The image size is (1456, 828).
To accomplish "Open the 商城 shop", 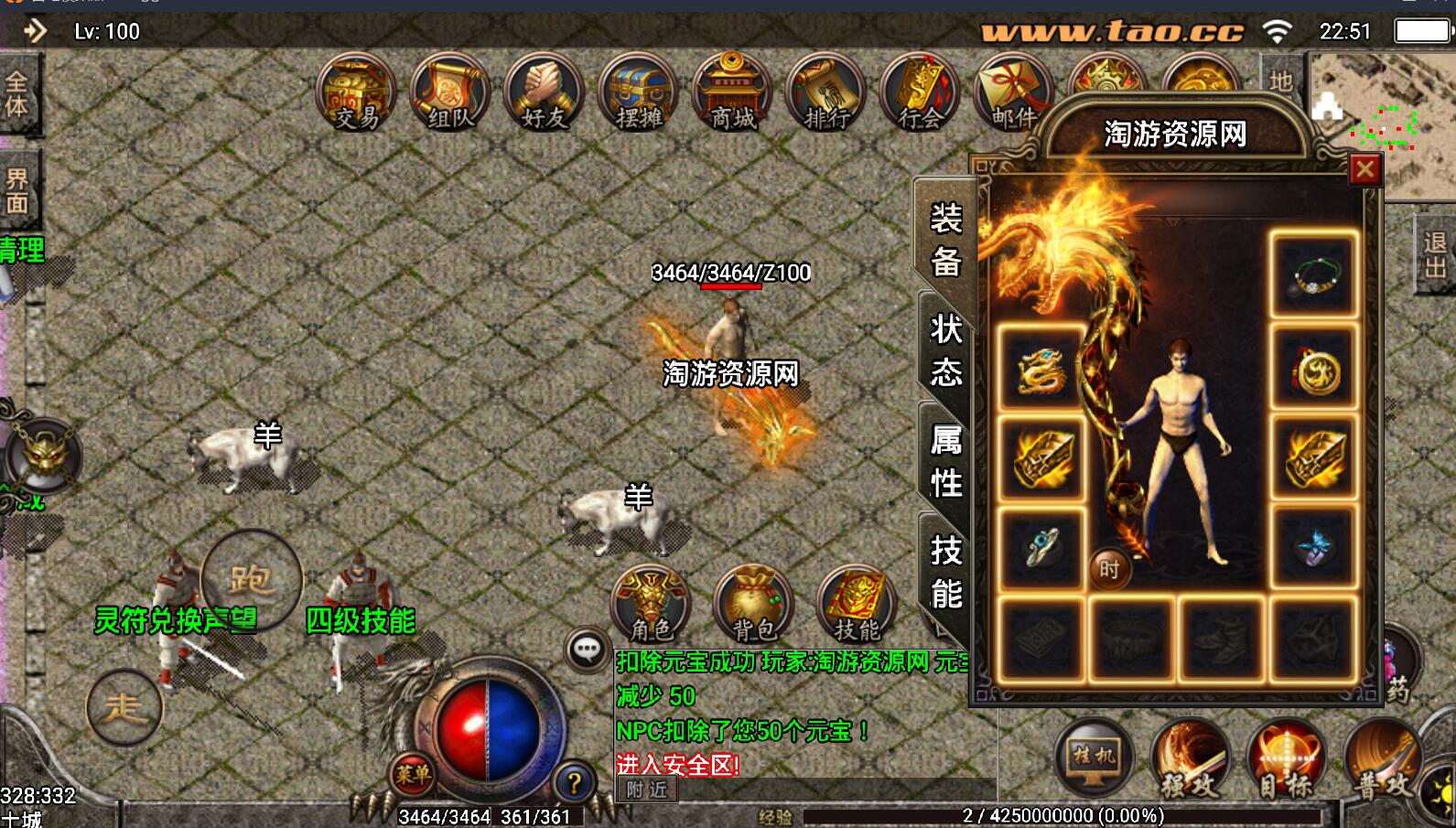I will (x=733, y=94).
